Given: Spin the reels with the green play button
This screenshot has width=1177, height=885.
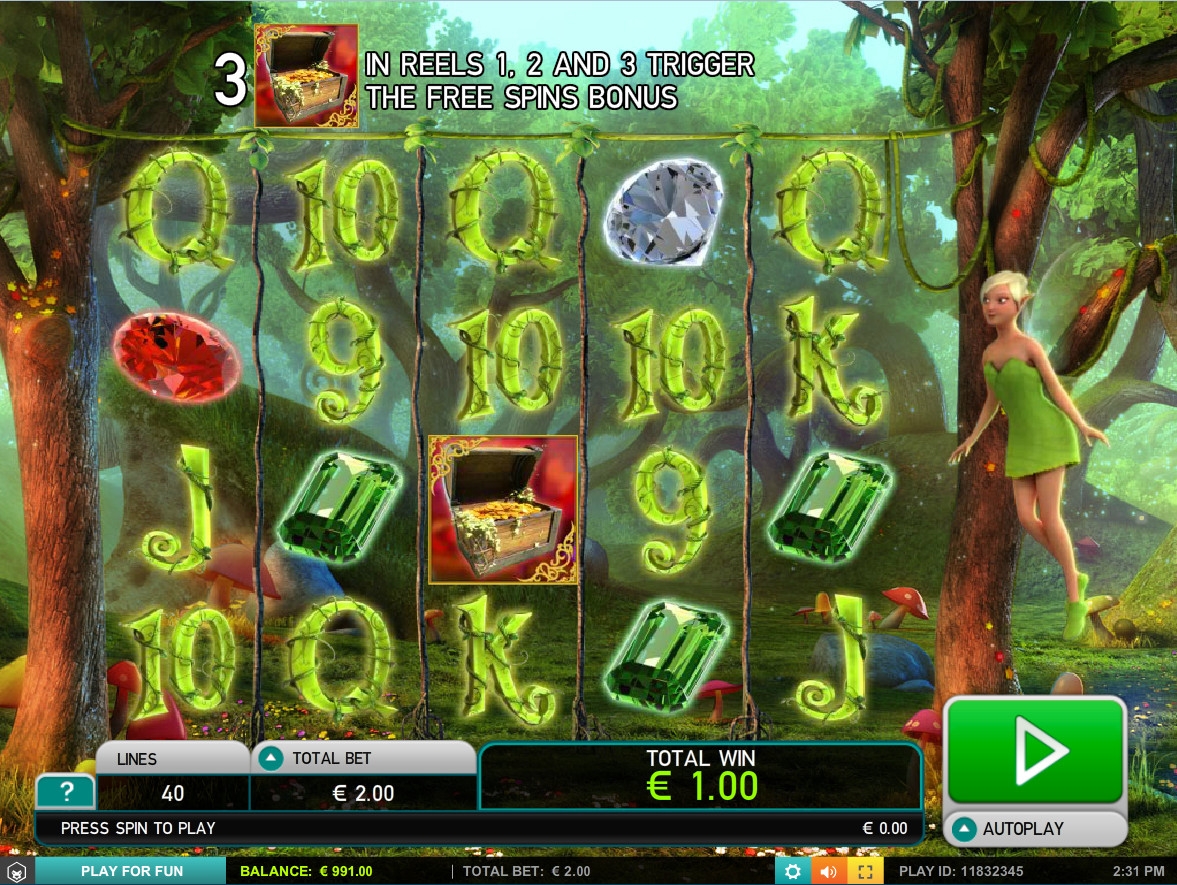Looking at the screenshot, I should click(x=1034, y=750).
